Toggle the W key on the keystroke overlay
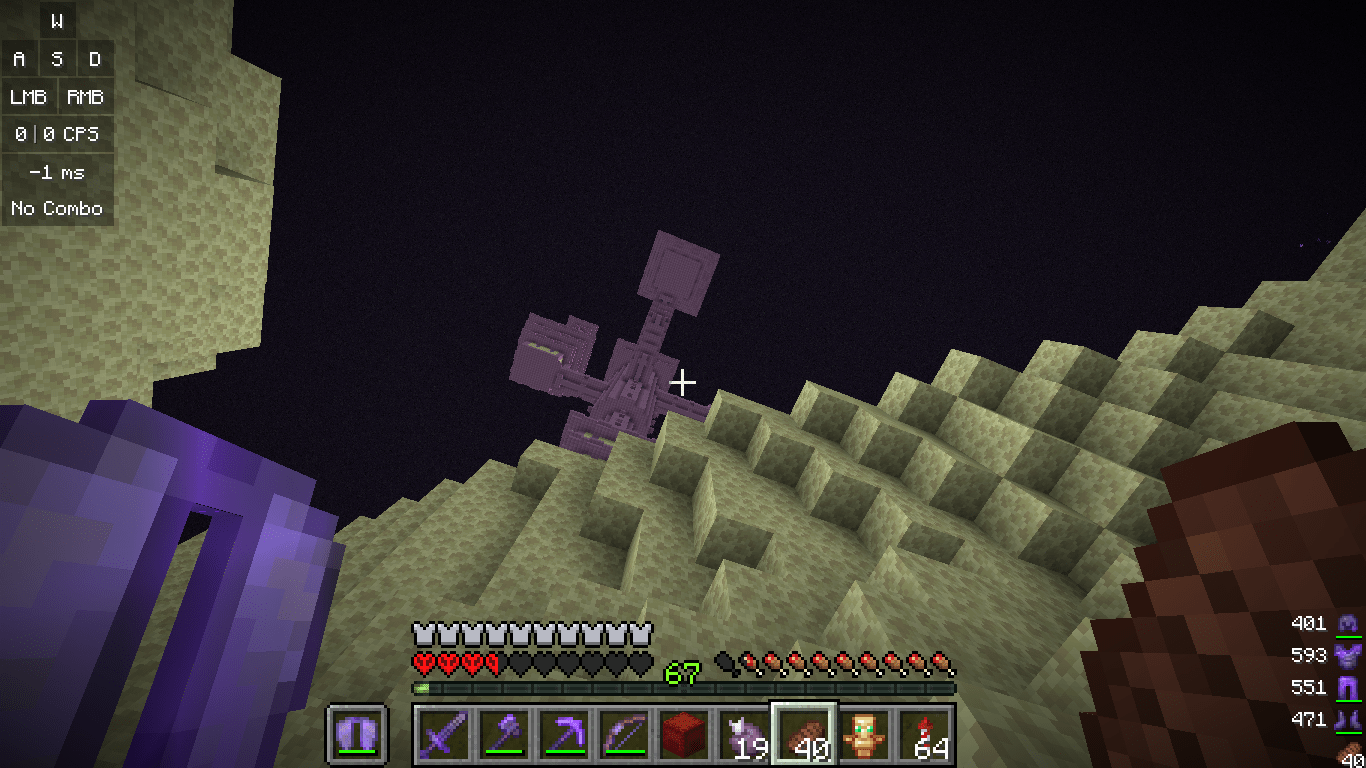The height and width of the screenshot is (768, 1366). click(57, 20)
